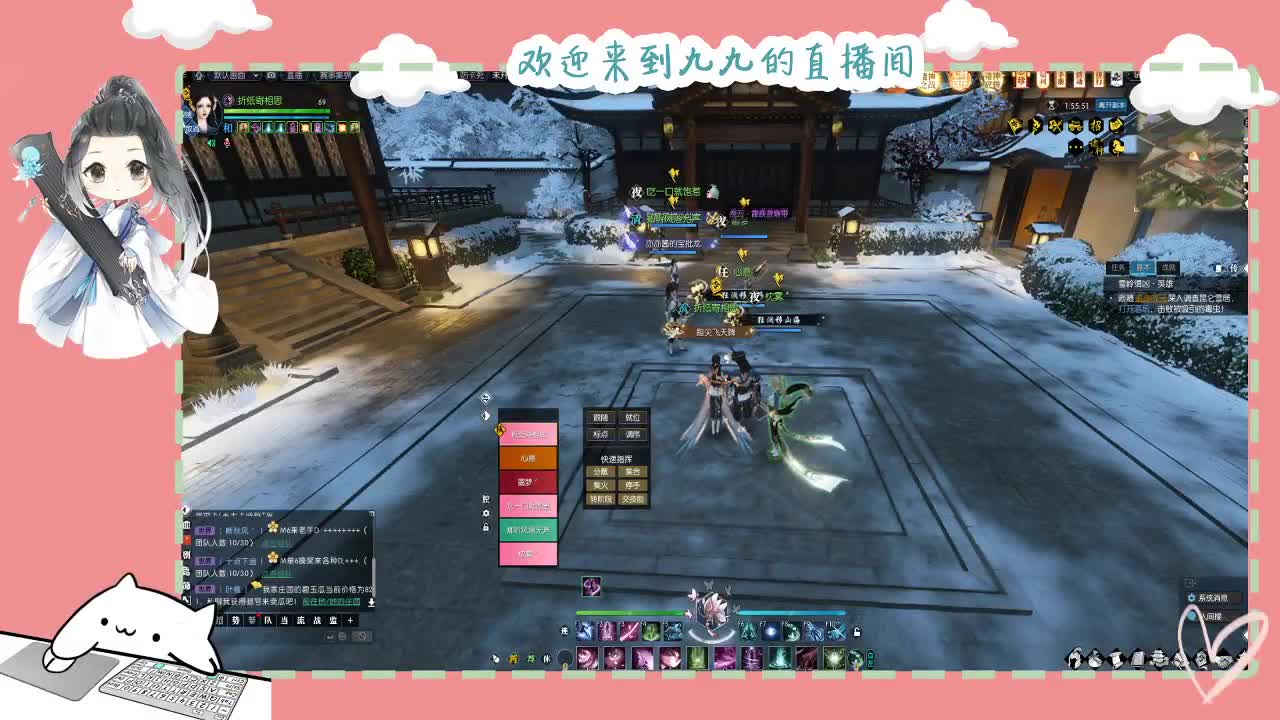Screen dimensions: 1280x720
Task: Collapse the pink command list with its arrow toggle
Action: [485, 416]
